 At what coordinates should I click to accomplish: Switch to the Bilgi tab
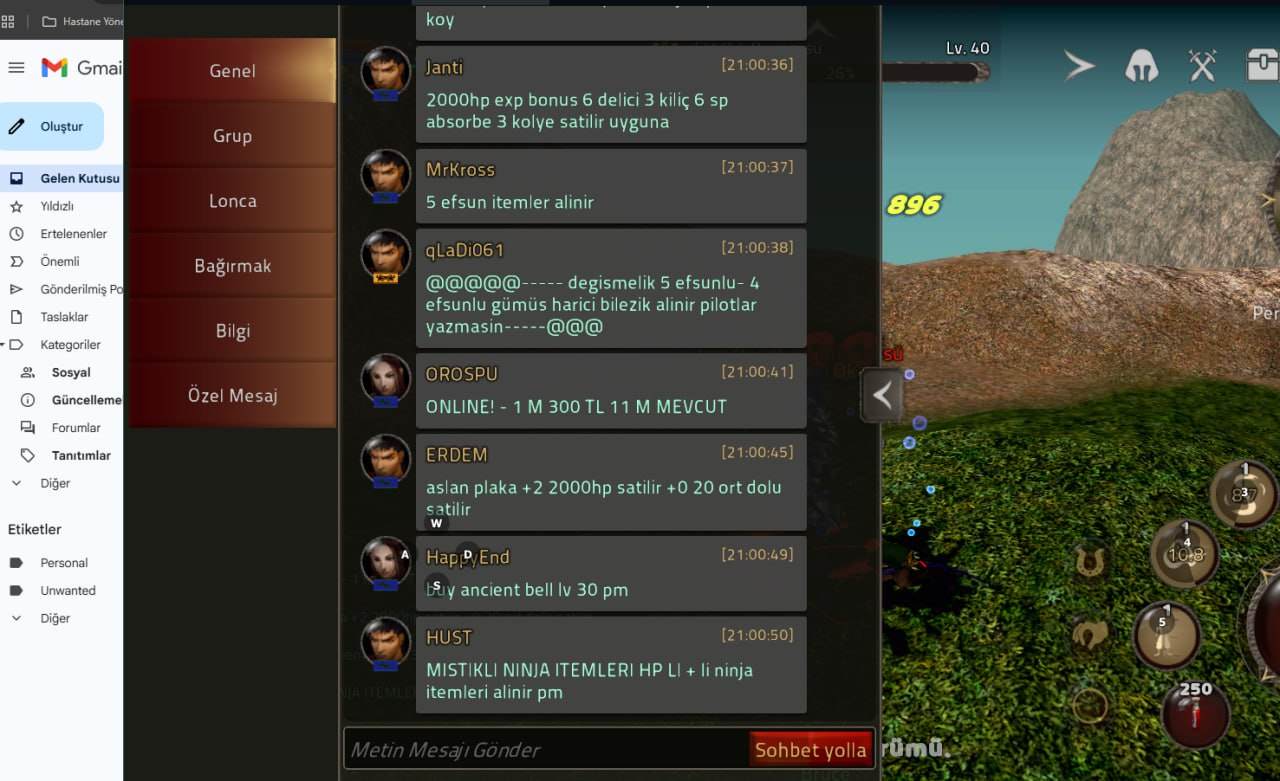coord(232,331)
